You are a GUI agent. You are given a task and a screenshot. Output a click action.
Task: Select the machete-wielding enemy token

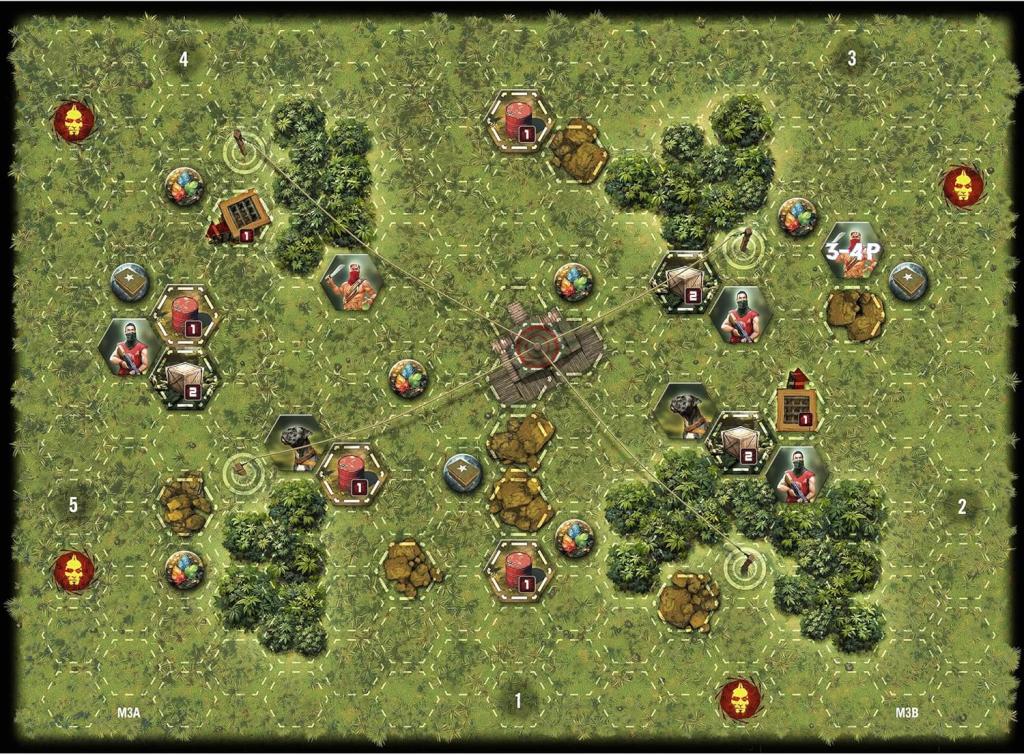[351, 283]
